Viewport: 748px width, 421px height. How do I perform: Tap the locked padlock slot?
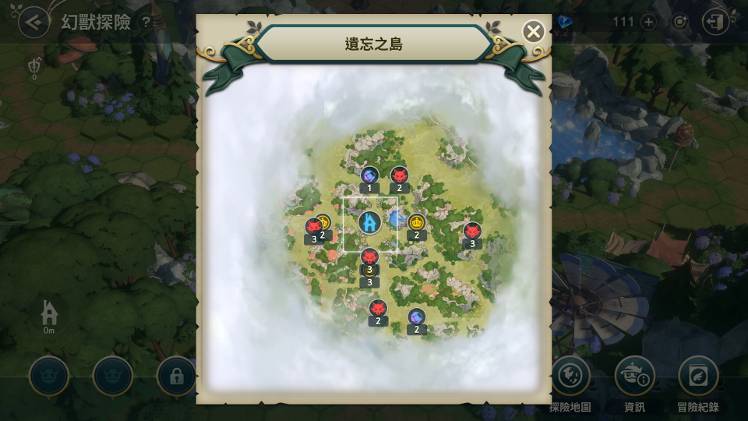click(176, 376)
